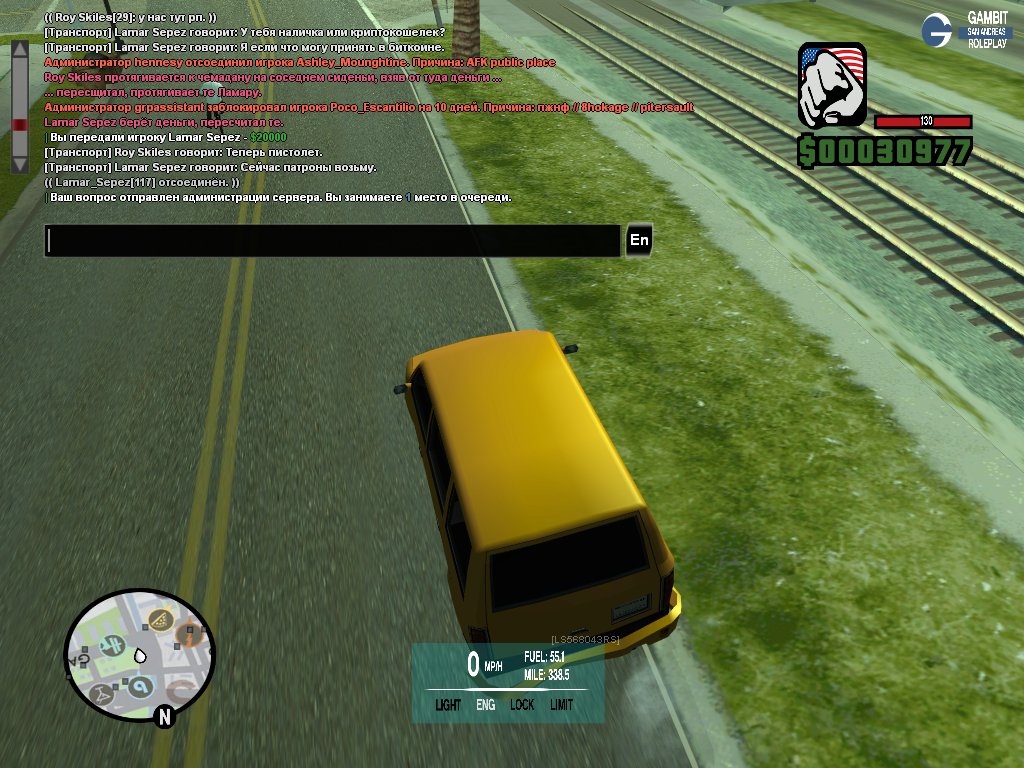Select the fist weapon icon
This screenshot has width=1024, height=768.
[831, 87]
